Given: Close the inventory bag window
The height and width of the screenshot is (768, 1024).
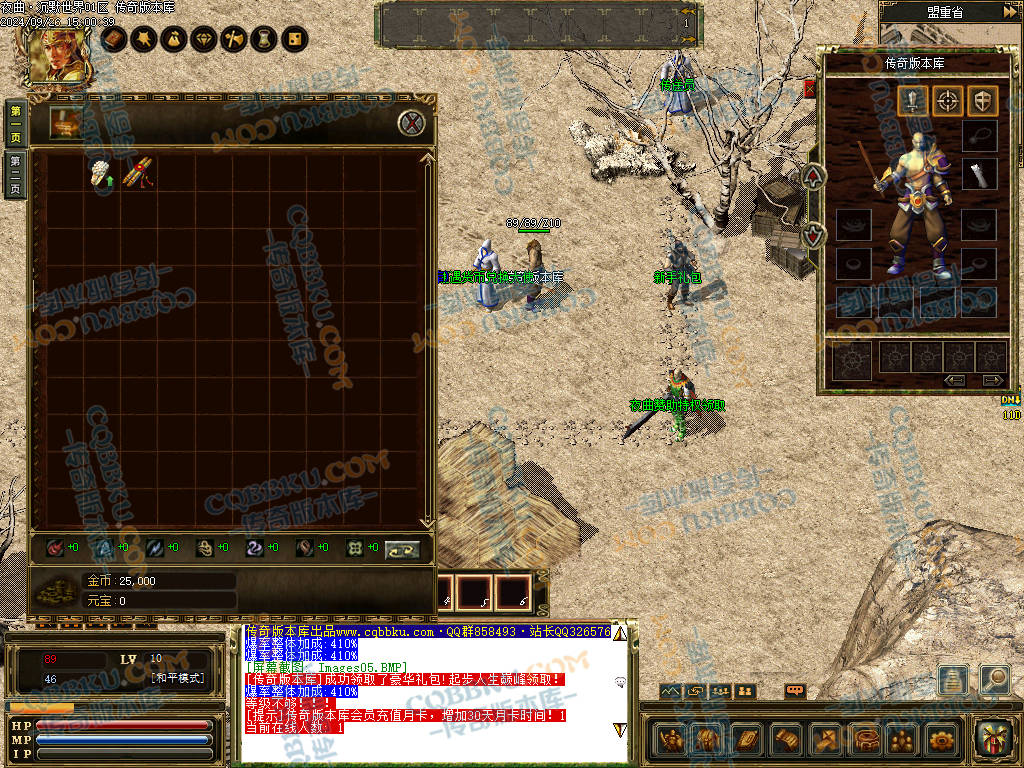Looking at the screenshot, I should 412,123.
